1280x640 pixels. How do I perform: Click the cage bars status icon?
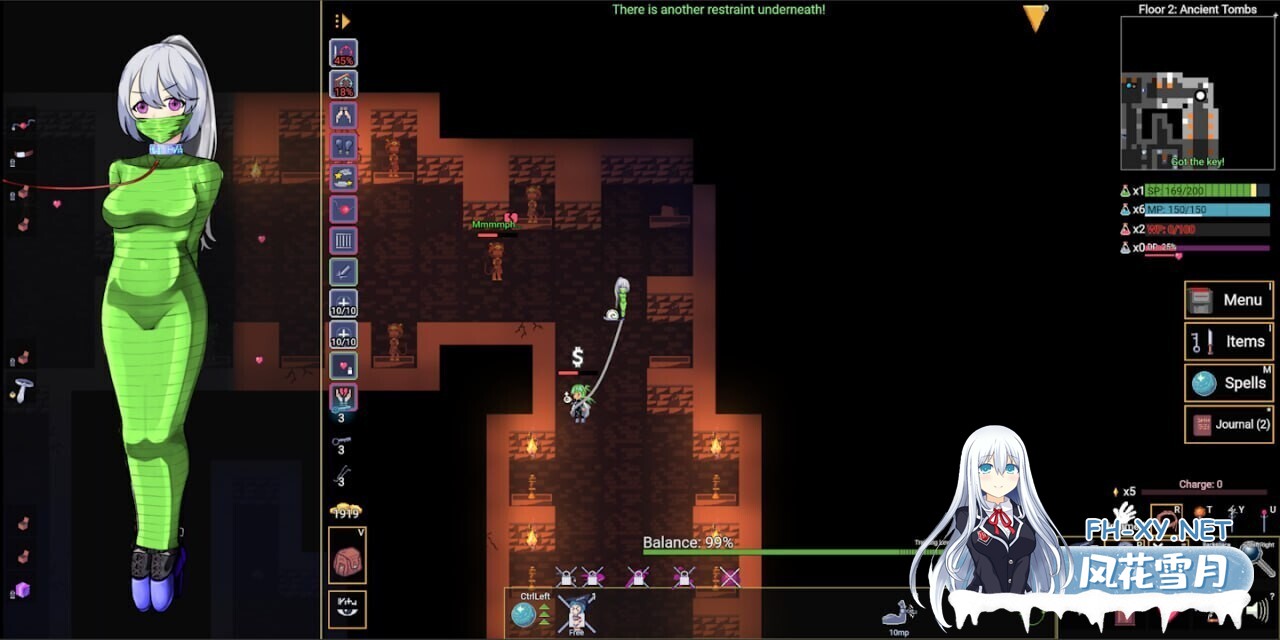(x=344, y=240)
